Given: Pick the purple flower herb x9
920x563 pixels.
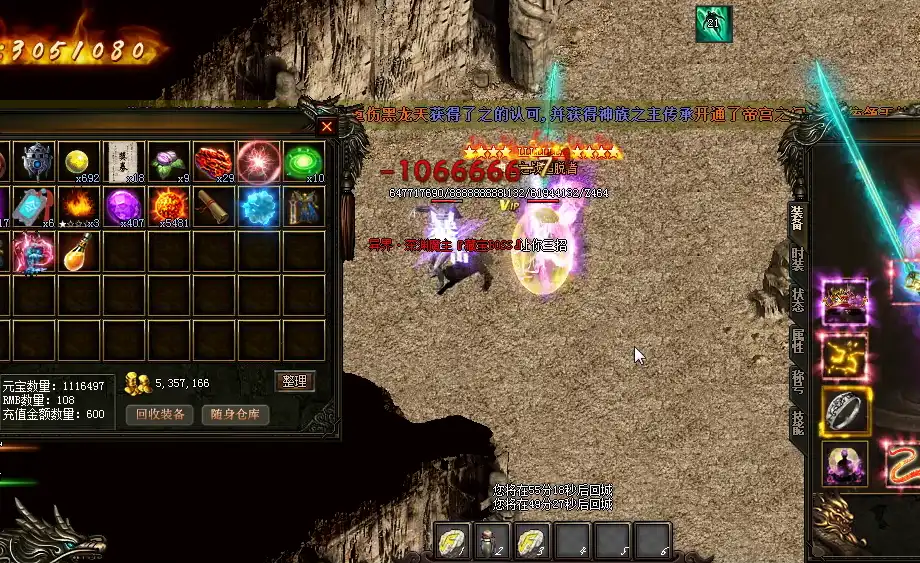Looking at the screenshot, I should pos(169,162).
